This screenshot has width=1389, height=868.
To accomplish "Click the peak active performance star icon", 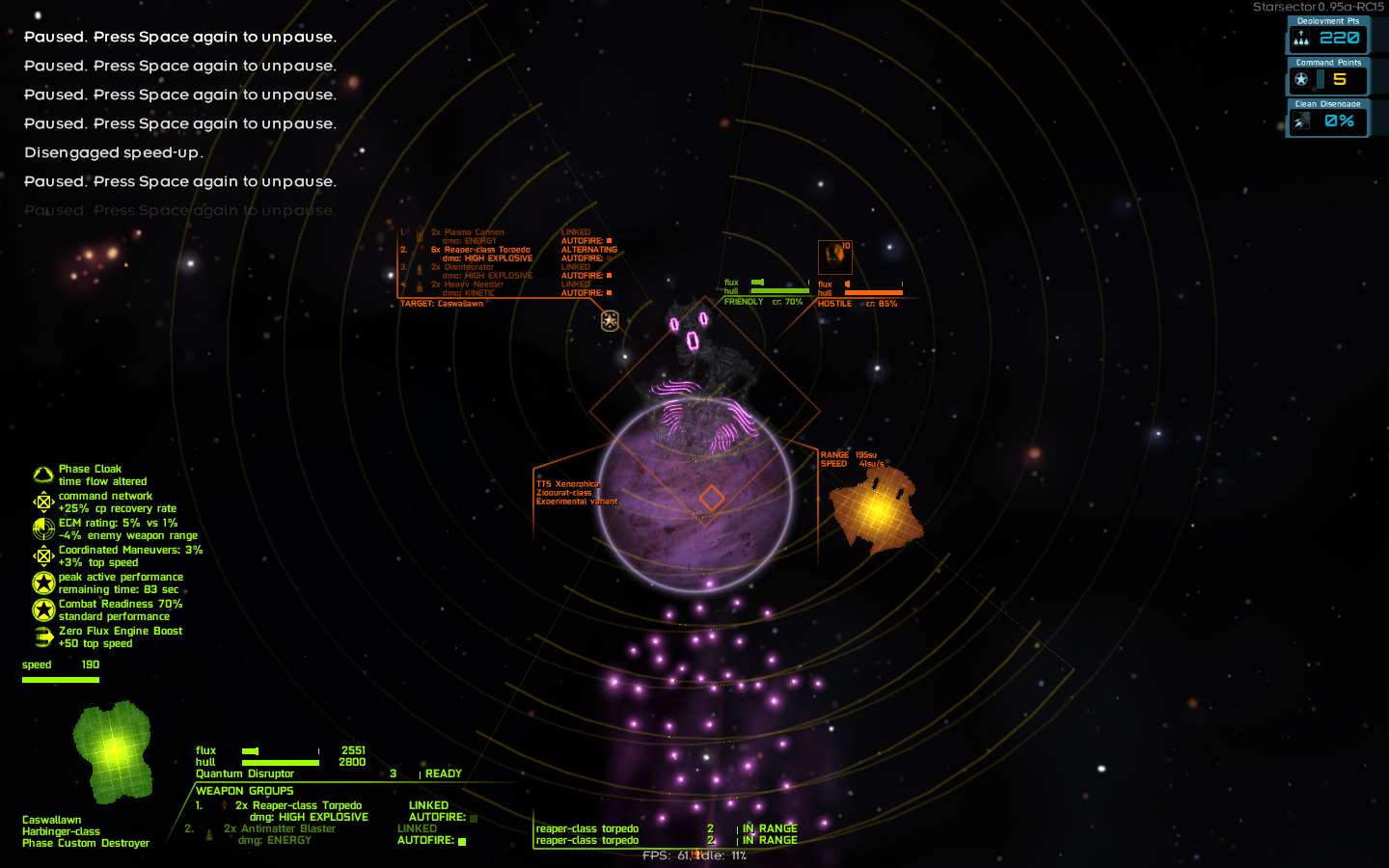I will 42,583.
